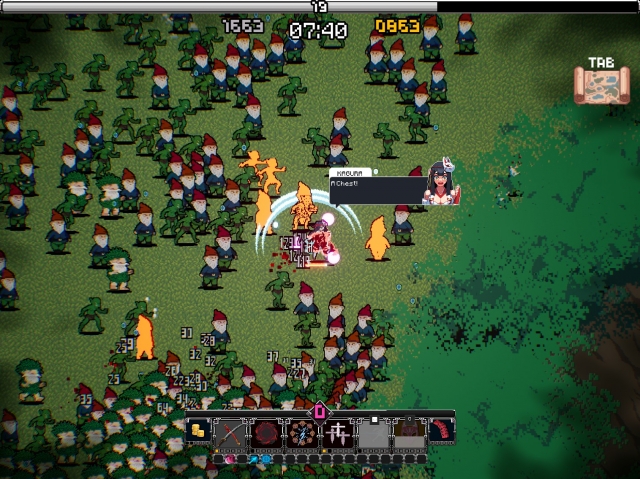Image resolution: width=640 pixels, height=479 pixels.
Task: Select the three pink swords ability
Action: (336, 433)
